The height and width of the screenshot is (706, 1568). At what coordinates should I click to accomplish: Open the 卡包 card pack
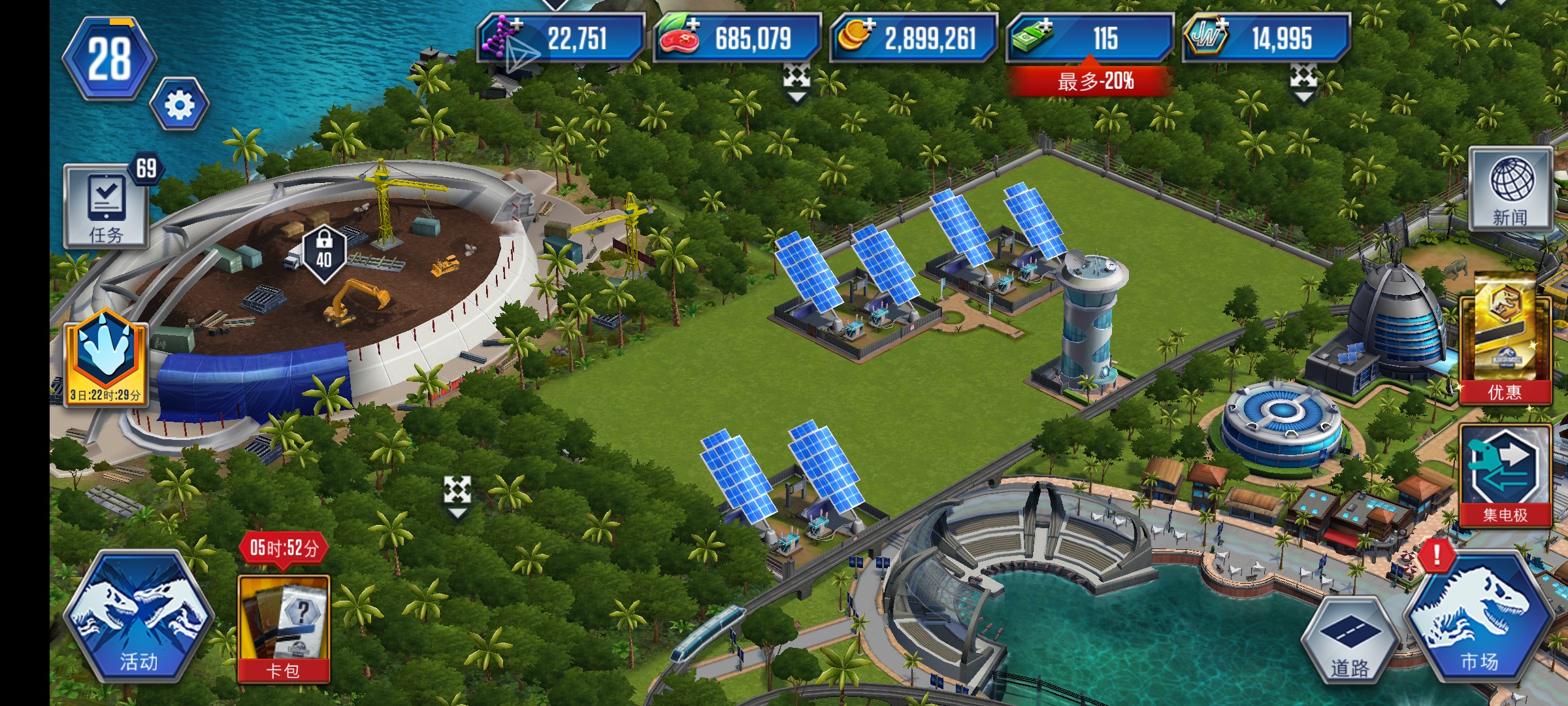(284, 628)
